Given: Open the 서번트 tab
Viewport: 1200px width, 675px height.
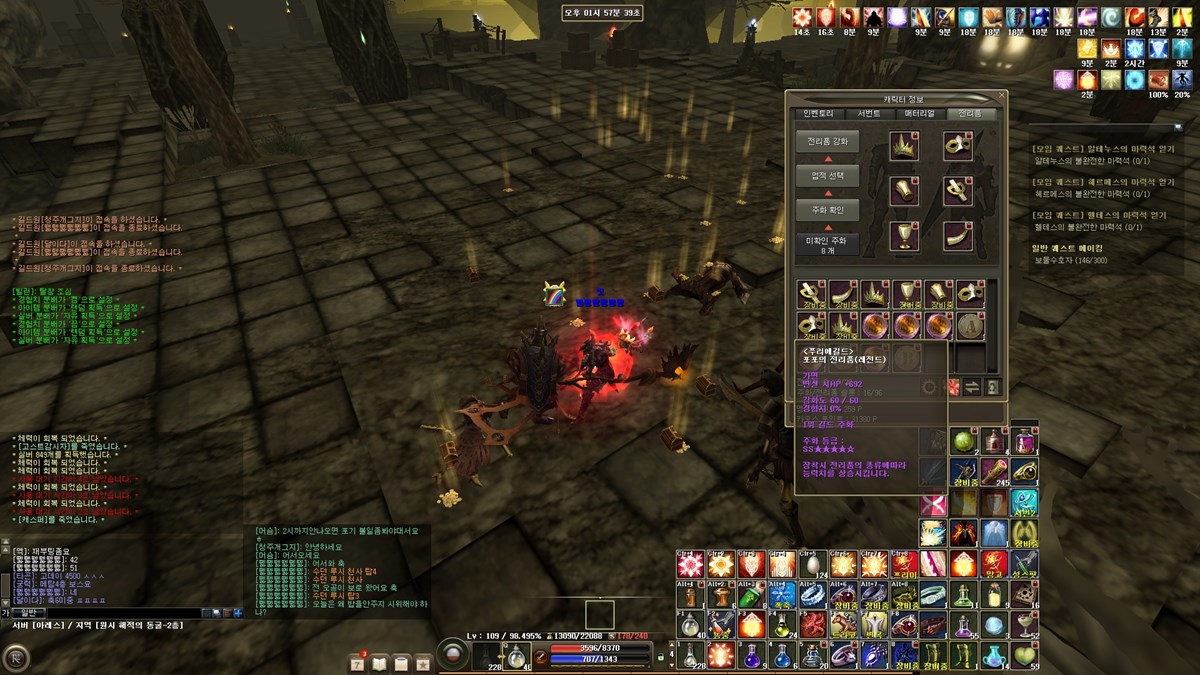Looking at the screenshot, I should [x=868, y=114].
